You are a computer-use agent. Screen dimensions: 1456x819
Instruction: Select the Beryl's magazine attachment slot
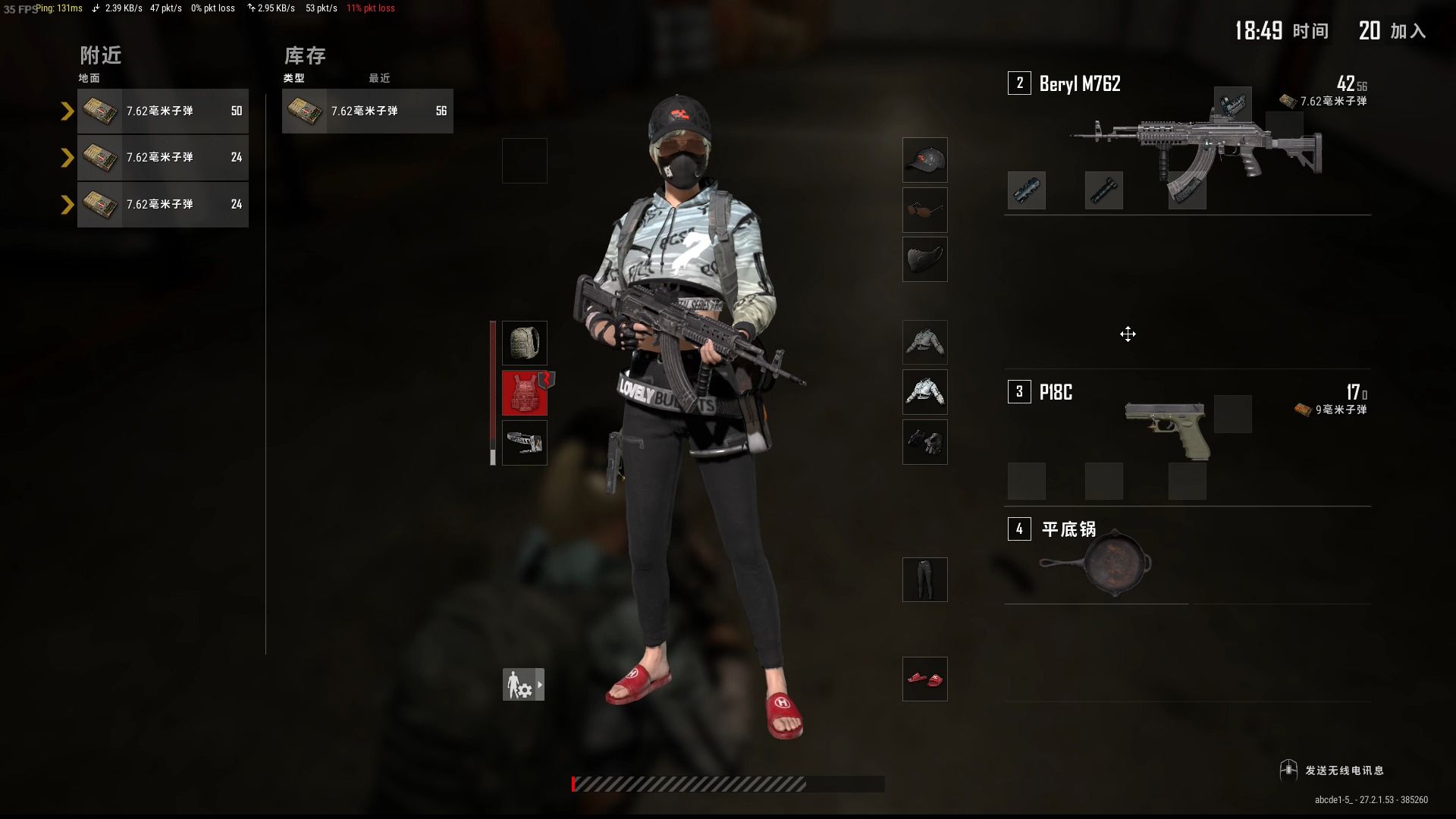pos(1187,190)
